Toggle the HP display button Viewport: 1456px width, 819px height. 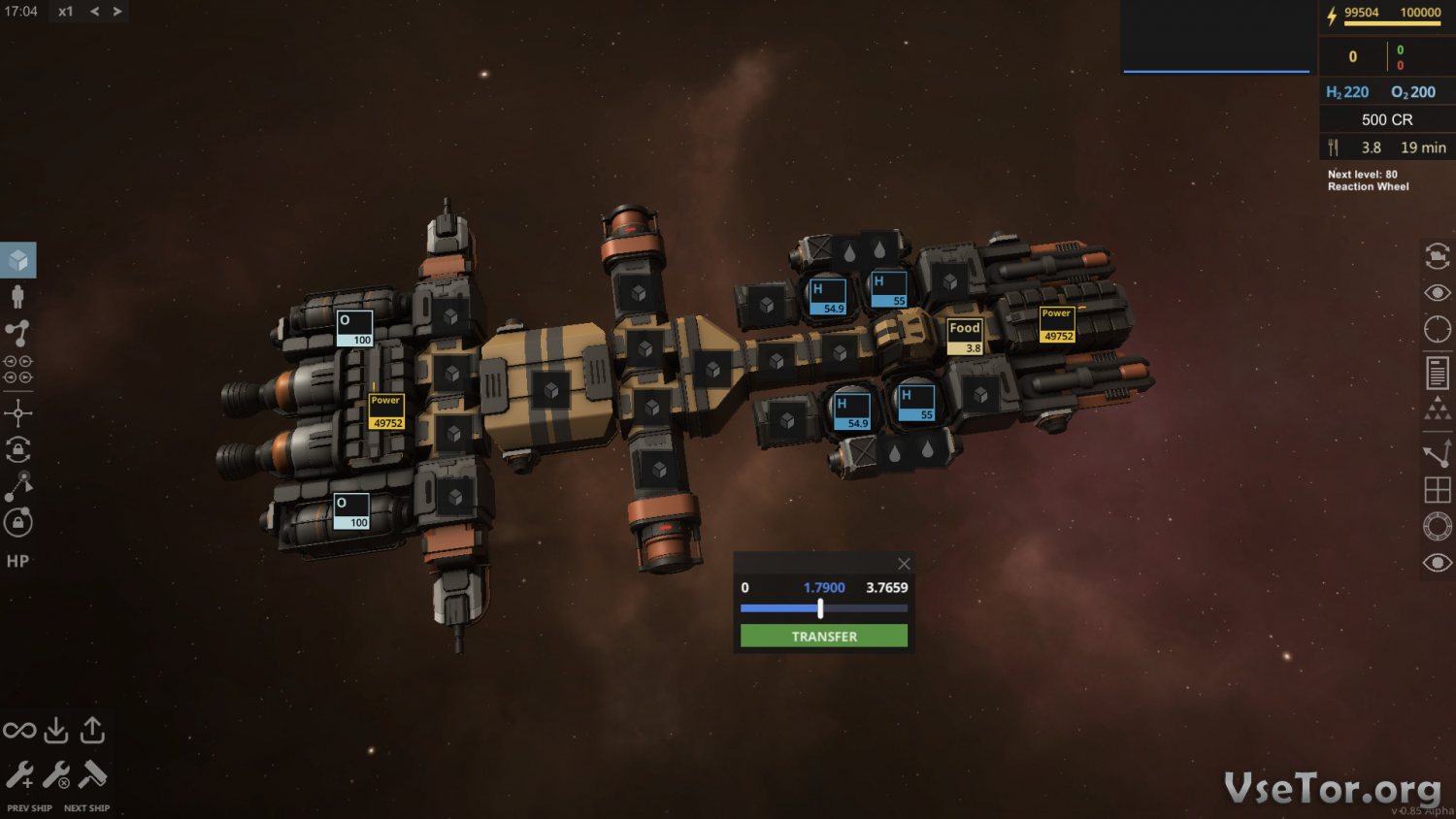(17, 561)
